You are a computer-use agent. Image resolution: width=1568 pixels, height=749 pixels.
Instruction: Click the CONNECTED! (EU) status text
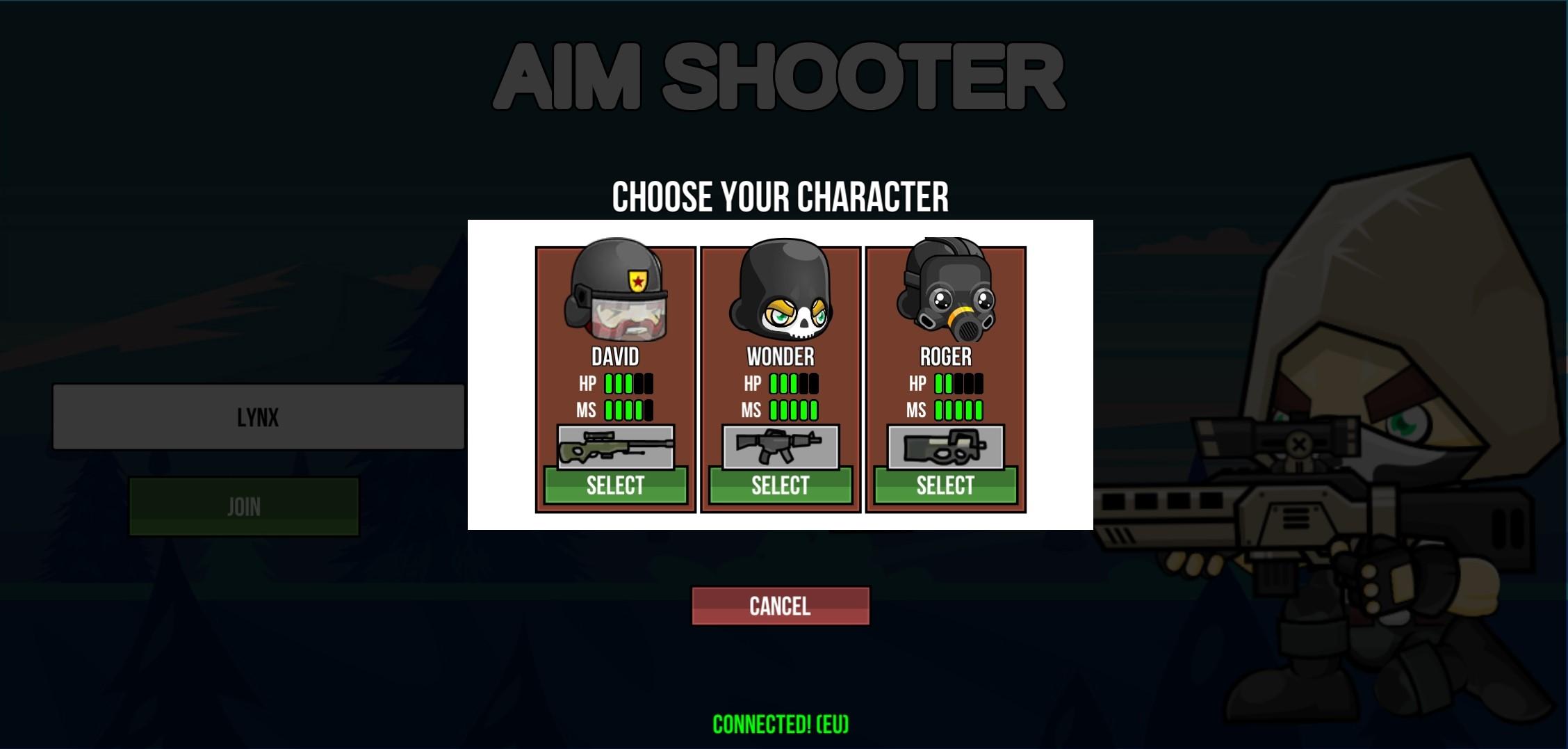click(x=780, y=723)
